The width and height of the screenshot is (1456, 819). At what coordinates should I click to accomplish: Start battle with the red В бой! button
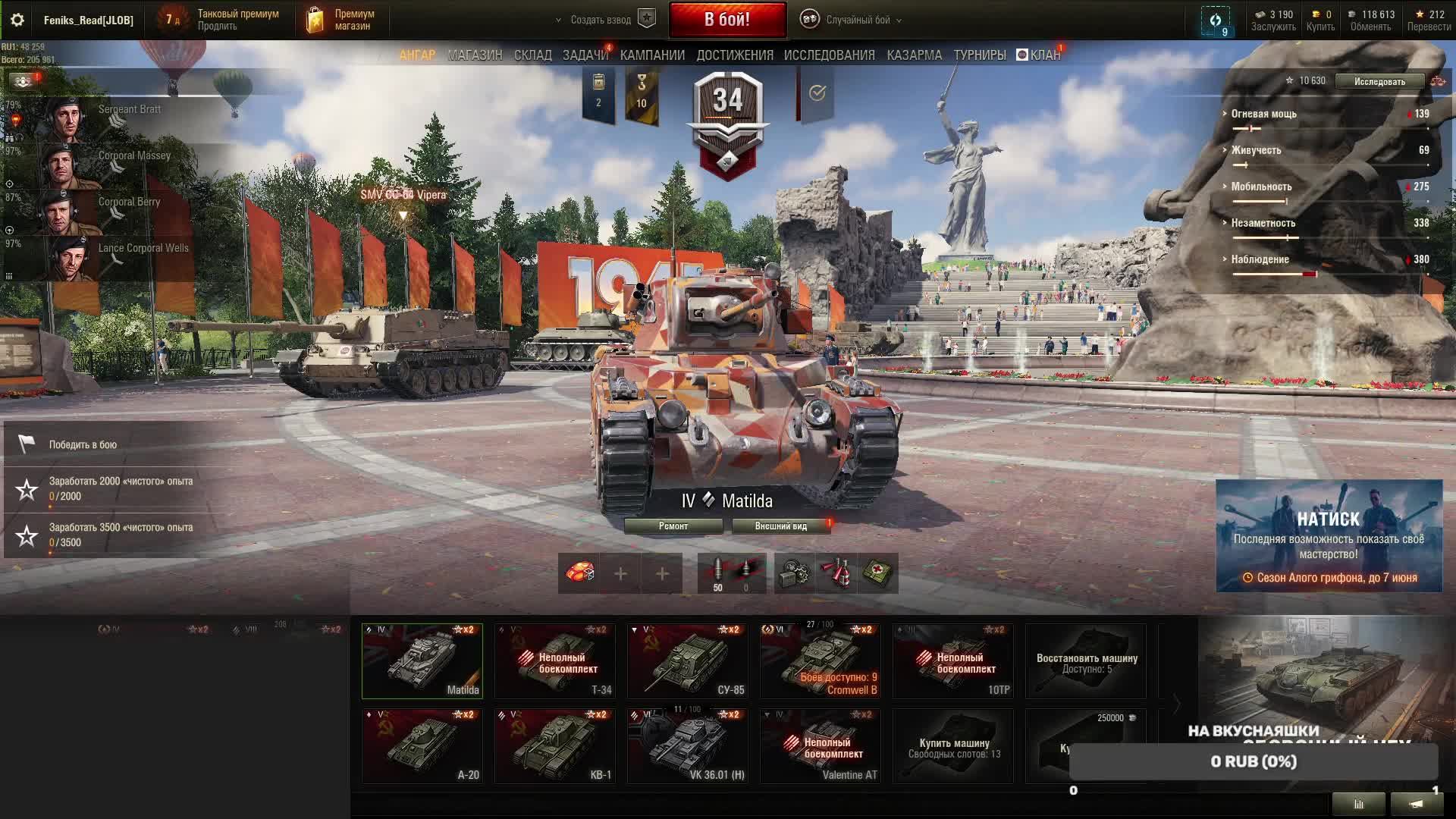tap(727, 20)
